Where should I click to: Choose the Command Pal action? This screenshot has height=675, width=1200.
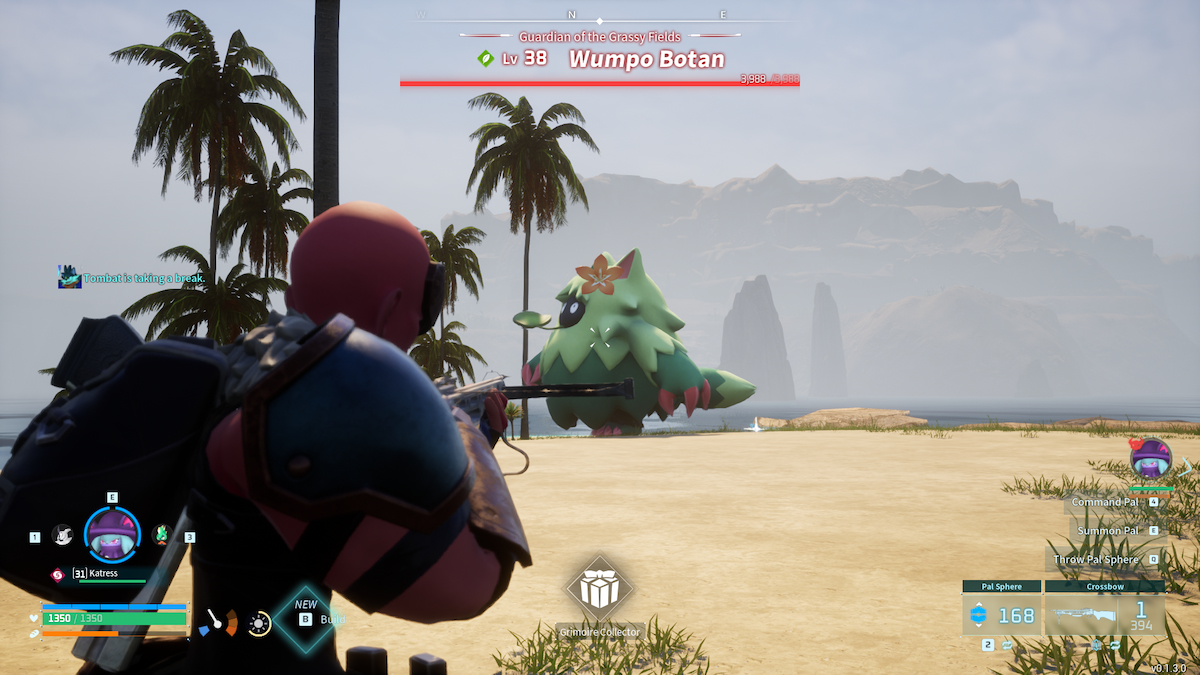[x=1105, y=502]
